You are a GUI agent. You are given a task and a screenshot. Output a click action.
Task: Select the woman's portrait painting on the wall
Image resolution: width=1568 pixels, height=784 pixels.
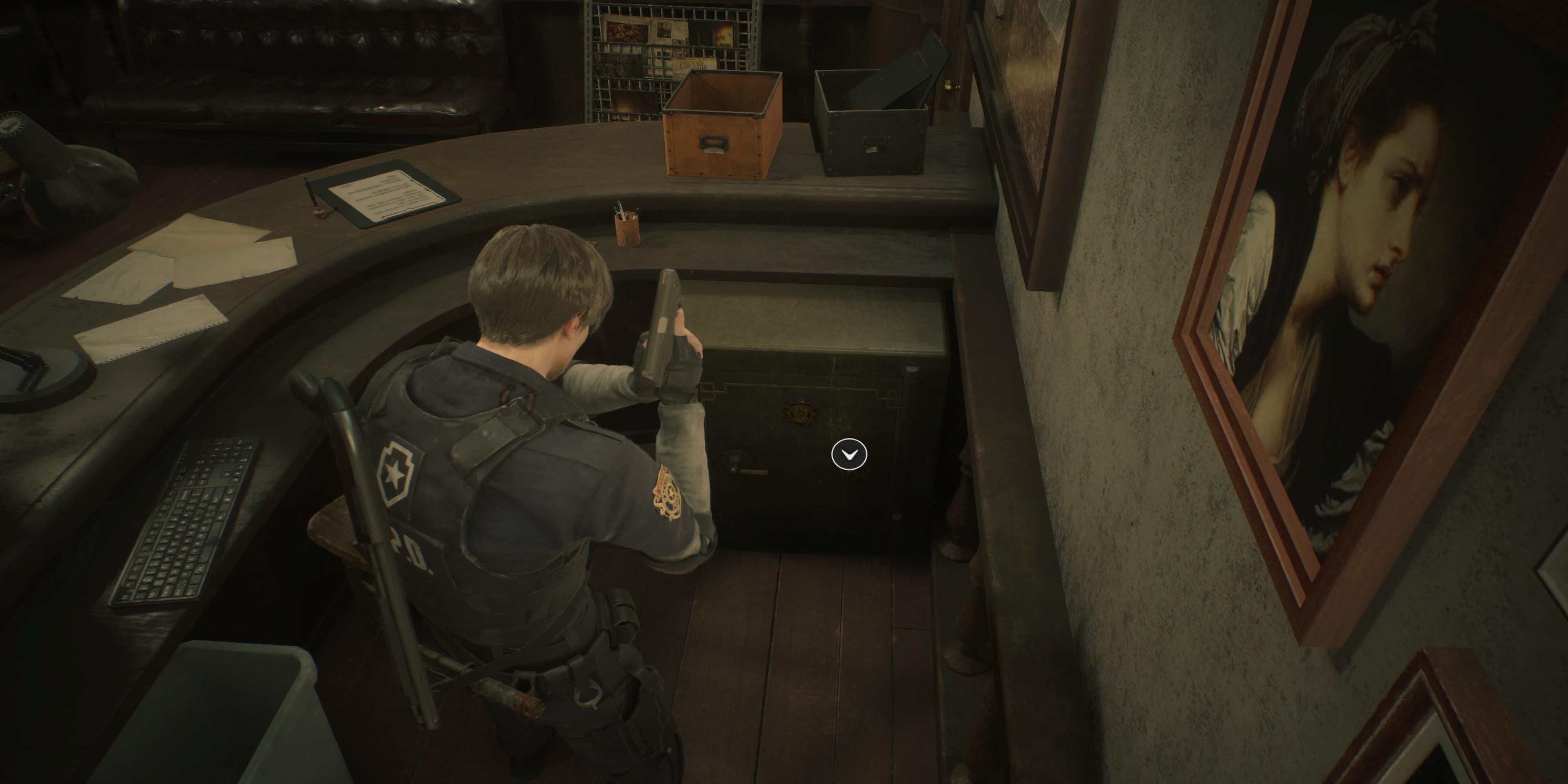[1370, 274]
